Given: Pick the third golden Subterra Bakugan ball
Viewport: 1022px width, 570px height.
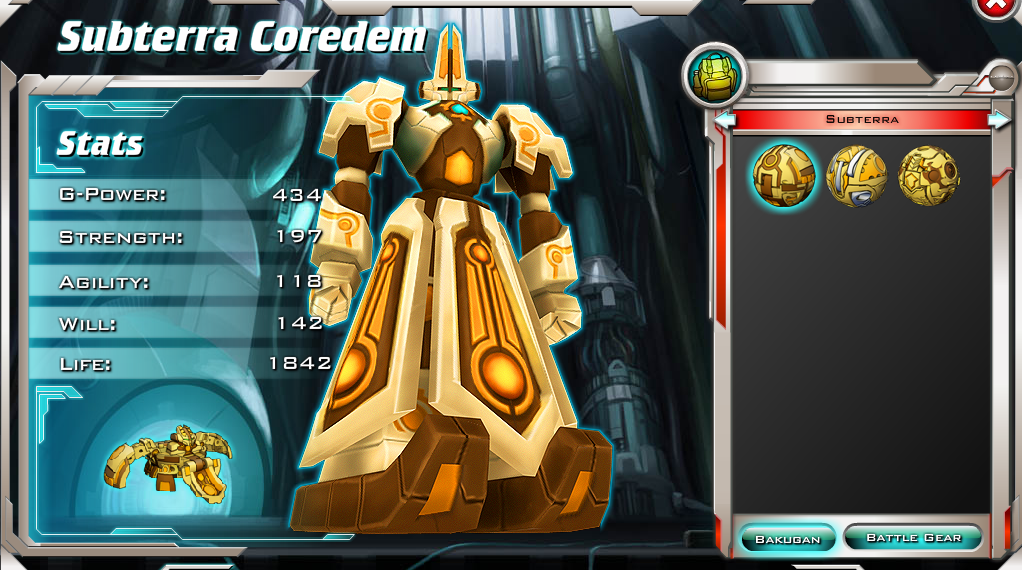Looking at the screenshot, I should [x=928, y=176].
